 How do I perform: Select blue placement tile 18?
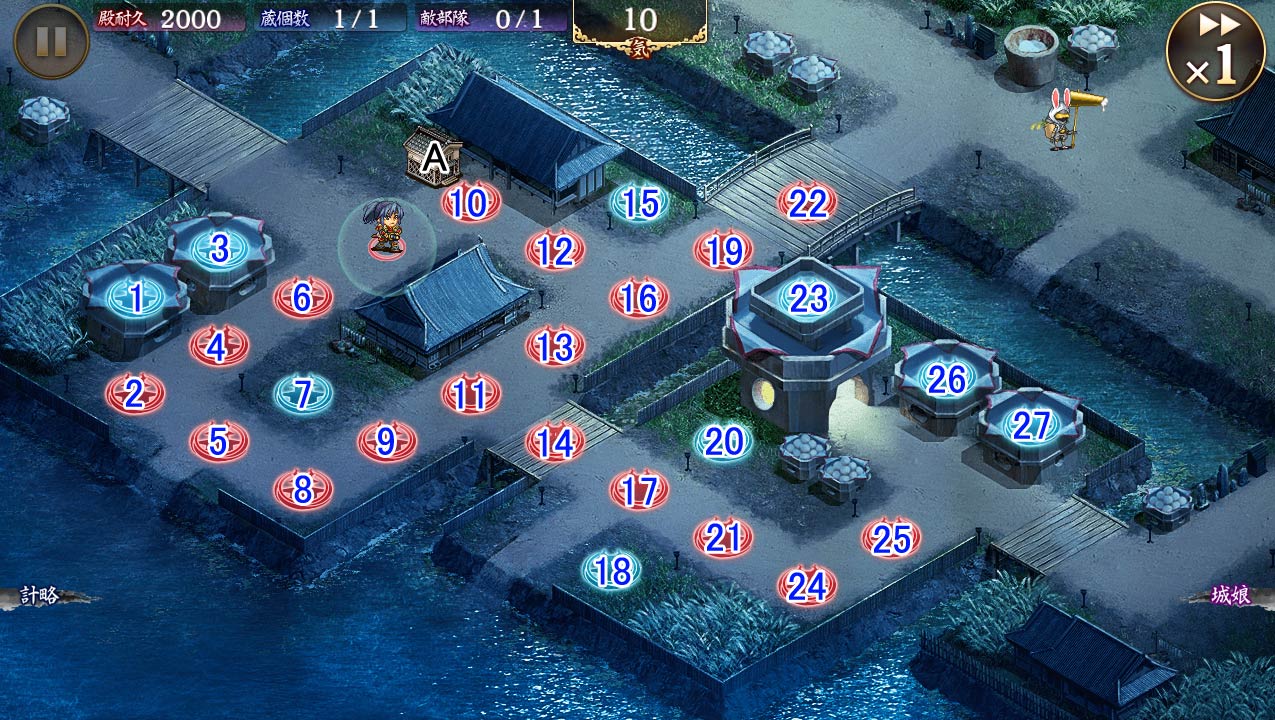tap(612, 571)
